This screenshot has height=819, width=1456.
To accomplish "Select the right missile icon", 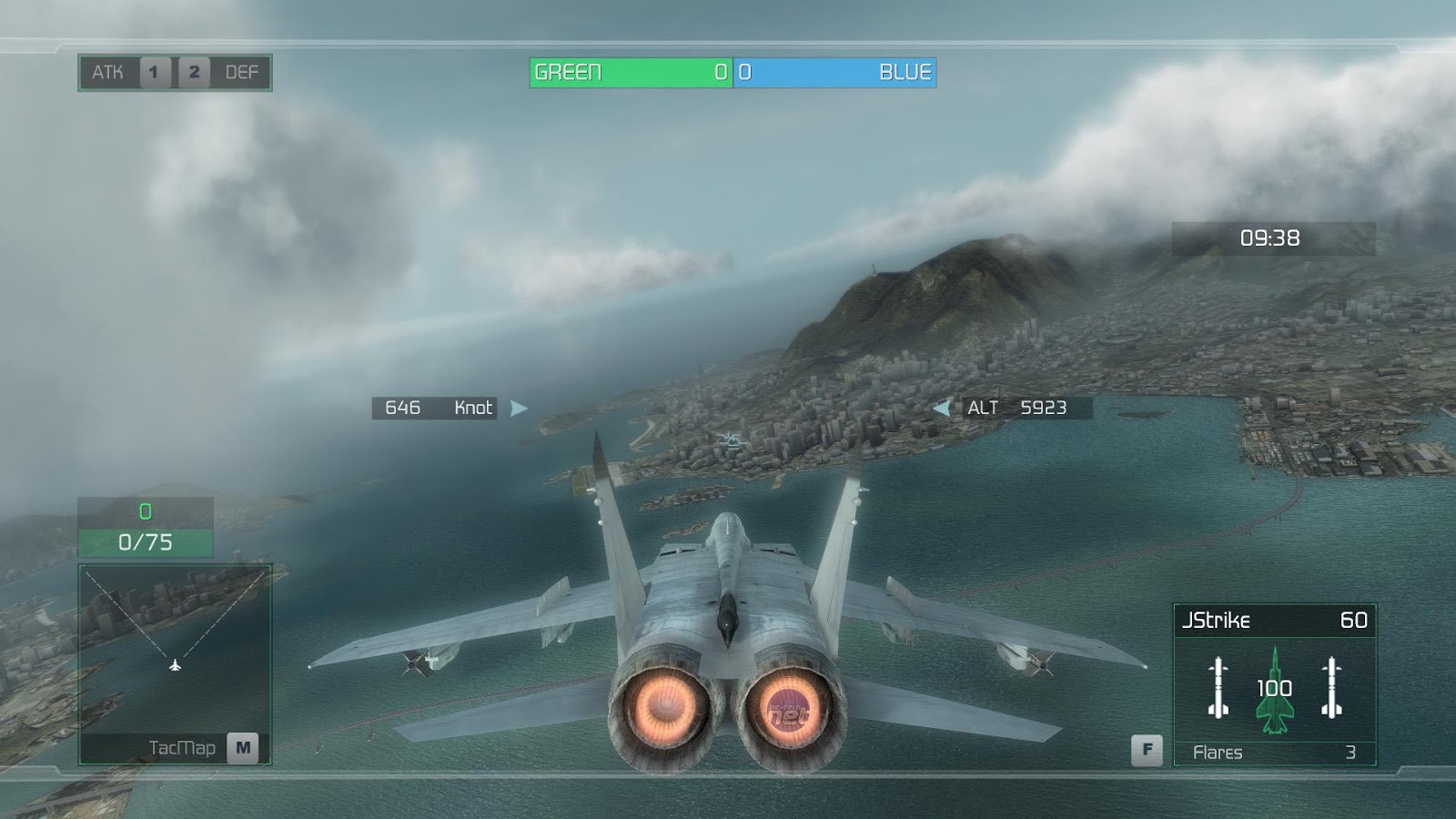I will [x=1331, y=687].
